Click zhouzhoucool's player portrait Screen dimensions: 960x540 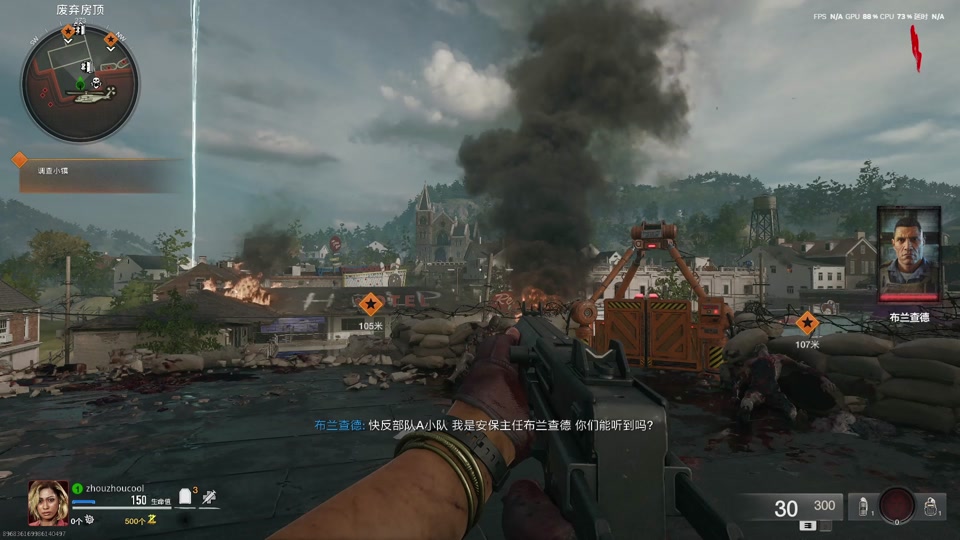[48, 503]
